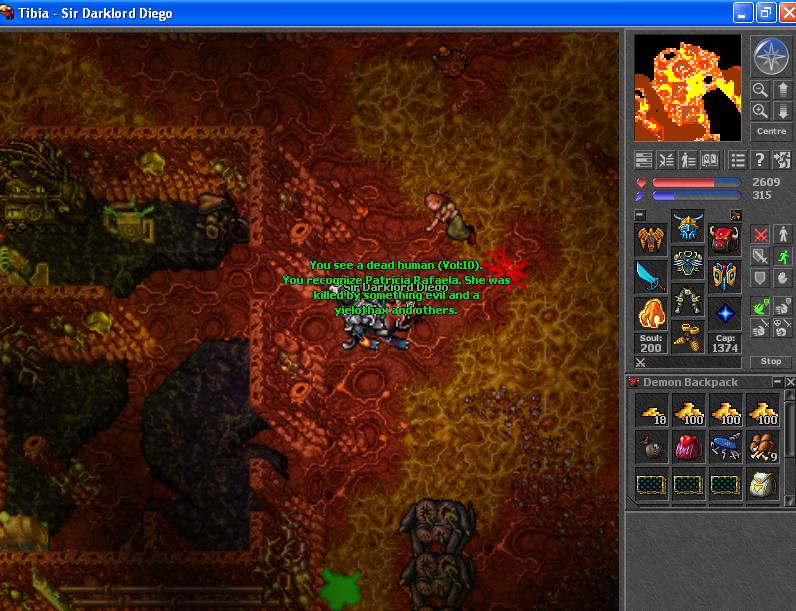Open the help question mark button
Image resolution: width=796 pixels, height=611 pixels.
coord(760,160)
